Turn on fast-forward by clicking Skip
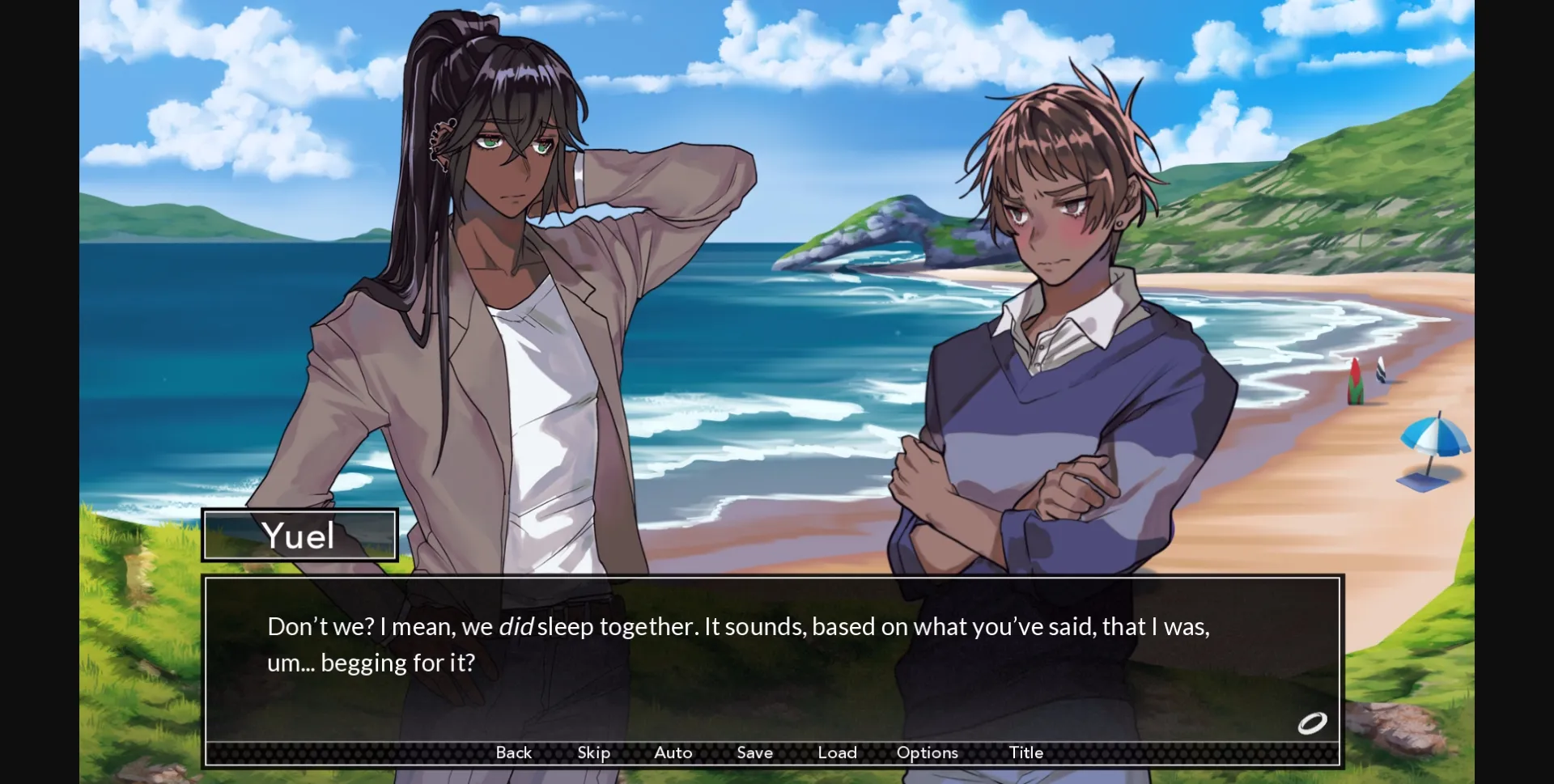1554x784 pixels. coord(593,752)
